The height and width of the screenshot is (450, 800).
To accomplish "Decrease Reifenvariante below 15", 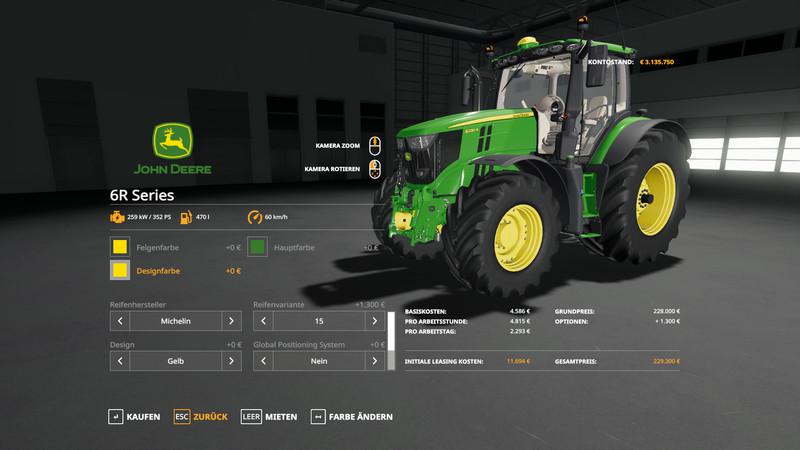I will [x=264, y=321].
